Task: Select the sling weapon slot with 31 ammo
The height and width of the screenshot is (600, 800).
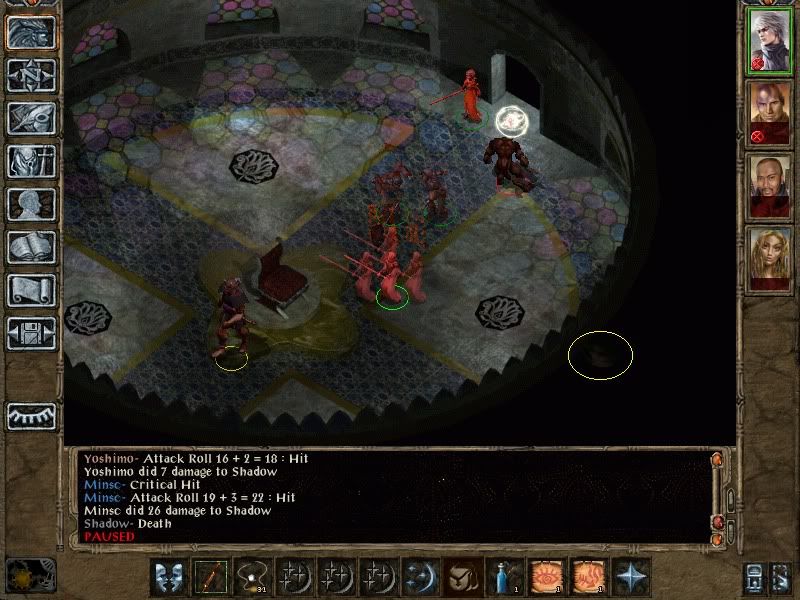Action: coord(252,578)
